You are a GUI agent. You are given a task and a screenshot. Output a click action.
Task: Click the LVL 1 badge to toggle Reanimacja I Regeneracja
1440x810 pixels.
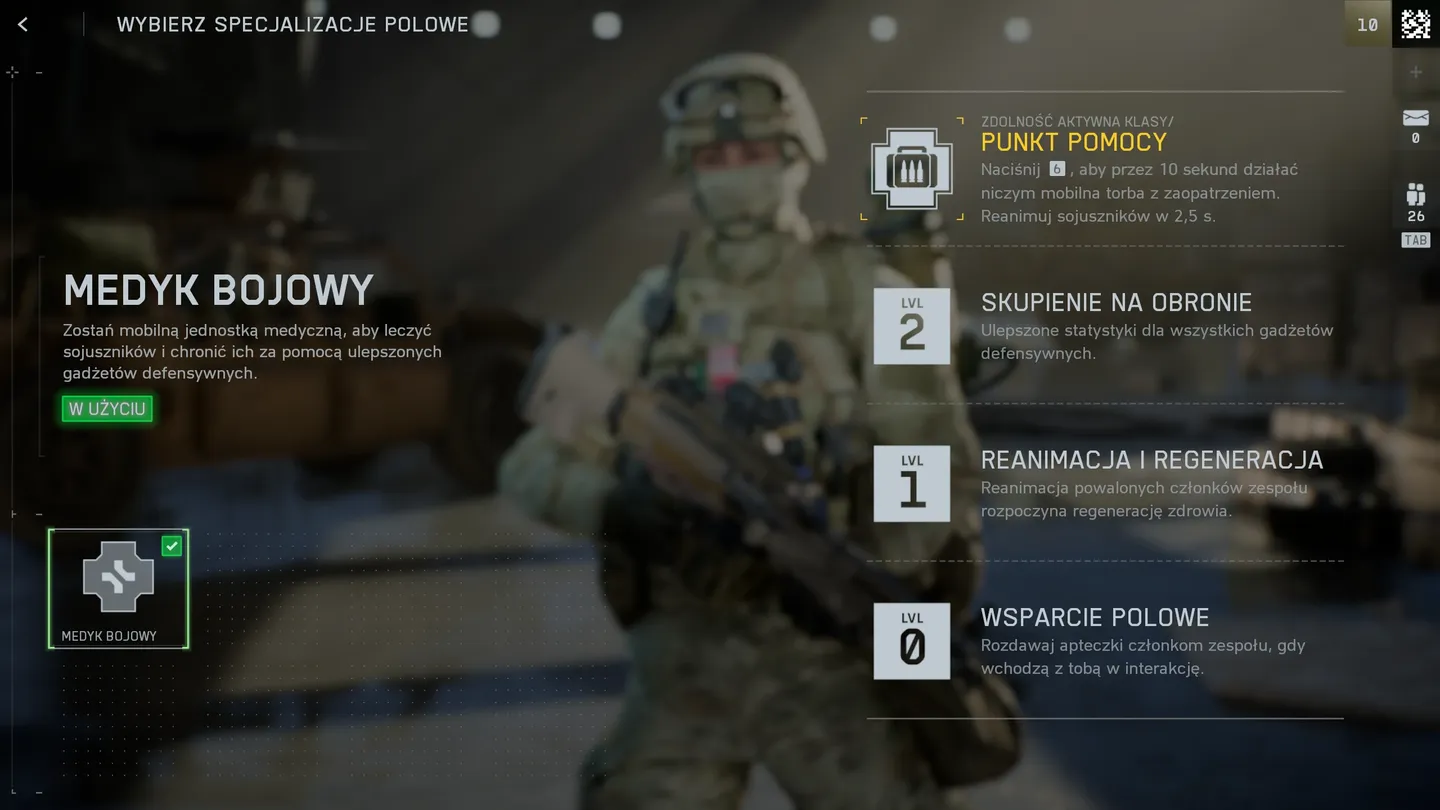point(911,483)
